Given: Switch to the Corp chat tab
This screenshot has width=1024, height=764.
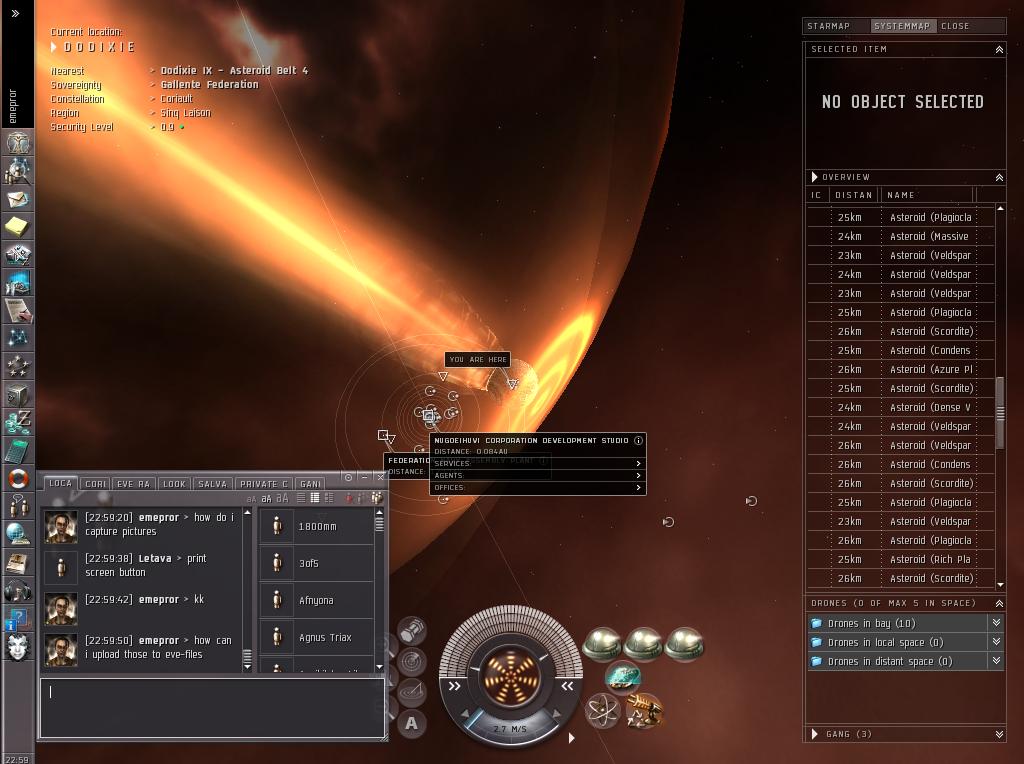Looking at the screenshot, I should pos(96,484).
